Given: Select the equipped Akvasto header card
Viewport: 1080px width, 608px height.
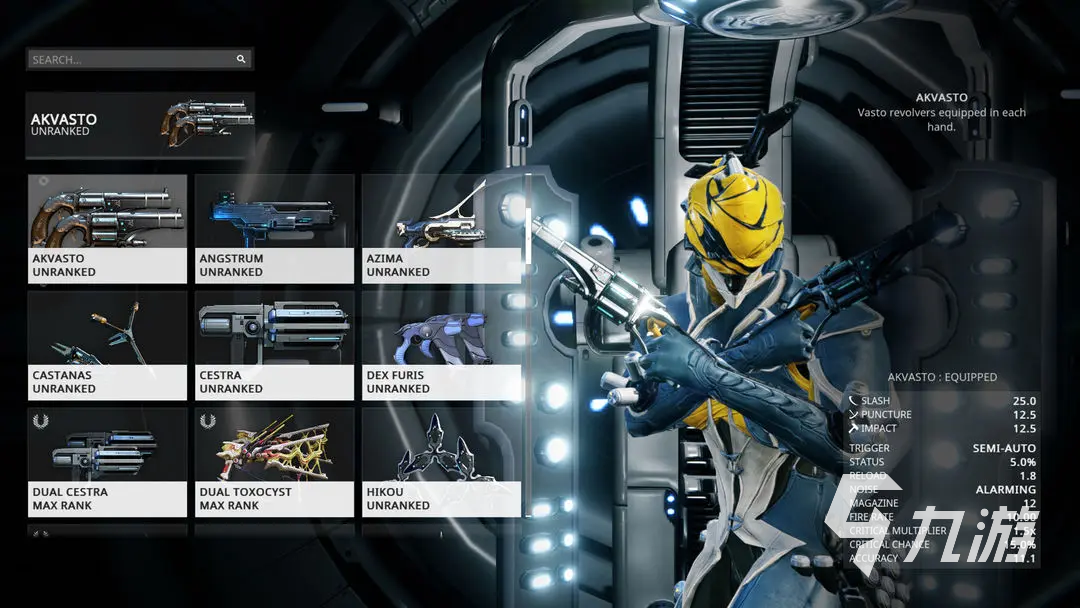Looking at the screenshot, I should pyautogui.click(x=140, y=125).
